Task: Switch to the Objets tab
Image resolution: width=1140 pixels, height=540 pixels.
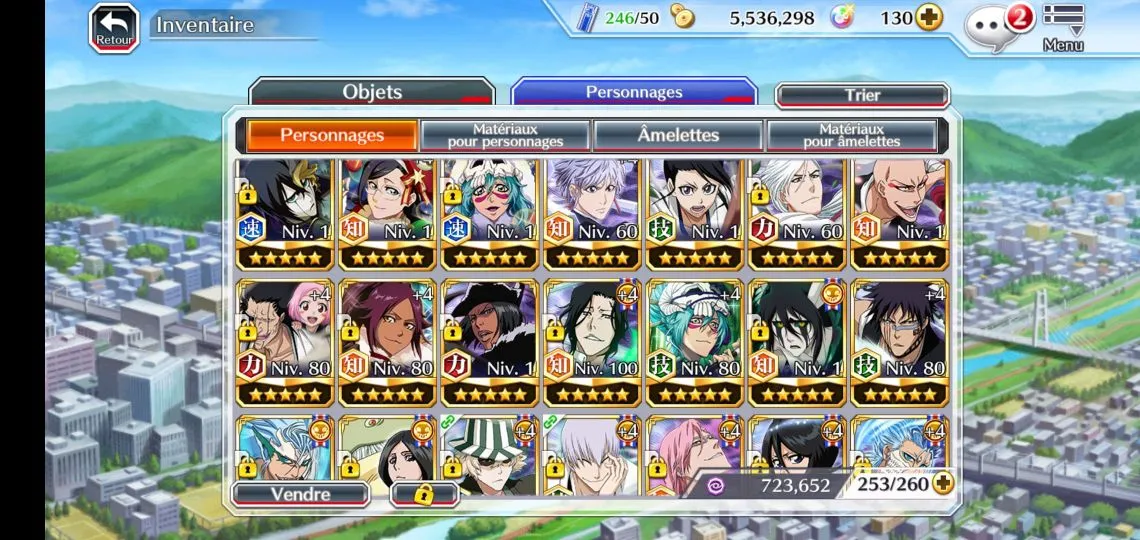Action: click(x=371, y=92)
